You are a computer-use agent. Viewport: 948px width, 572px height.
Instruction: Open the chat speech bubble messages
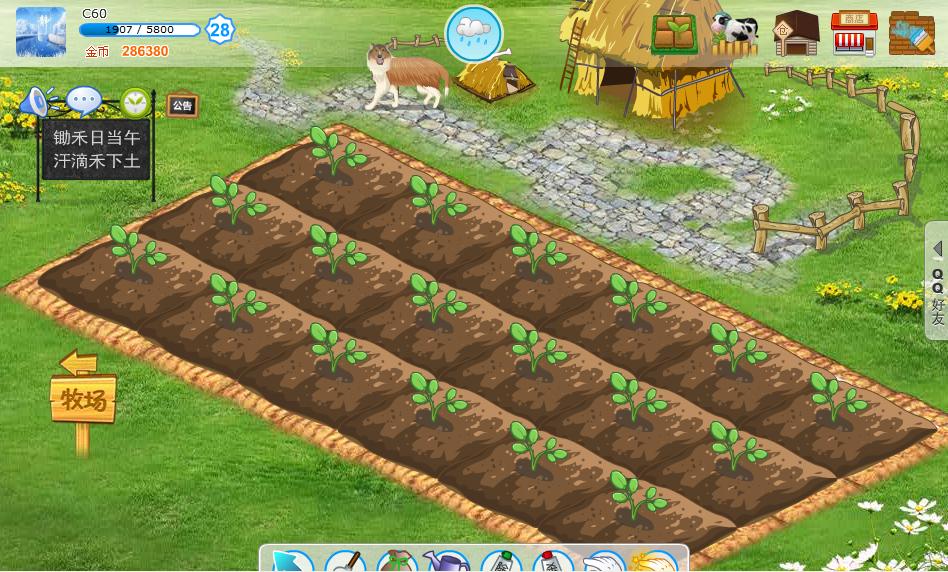pos(84,101)
